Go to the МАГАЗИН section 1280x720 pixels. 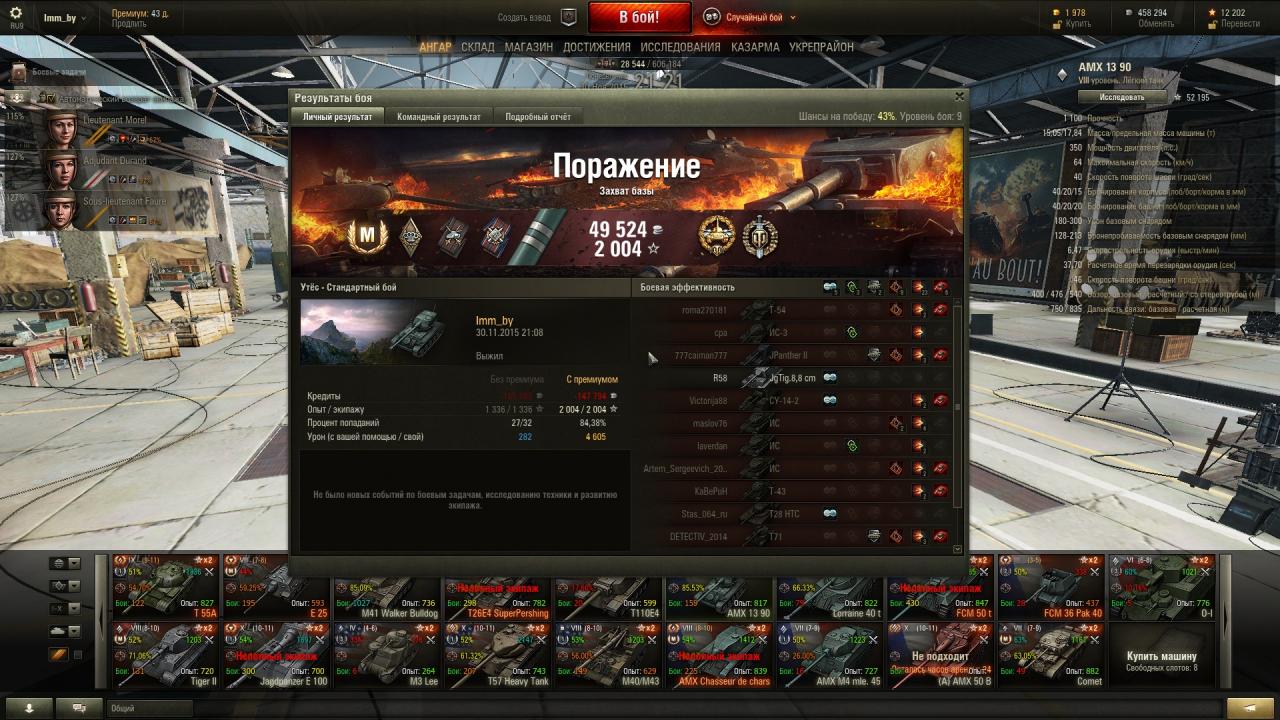pyautogui.click(x=528, y=47)
